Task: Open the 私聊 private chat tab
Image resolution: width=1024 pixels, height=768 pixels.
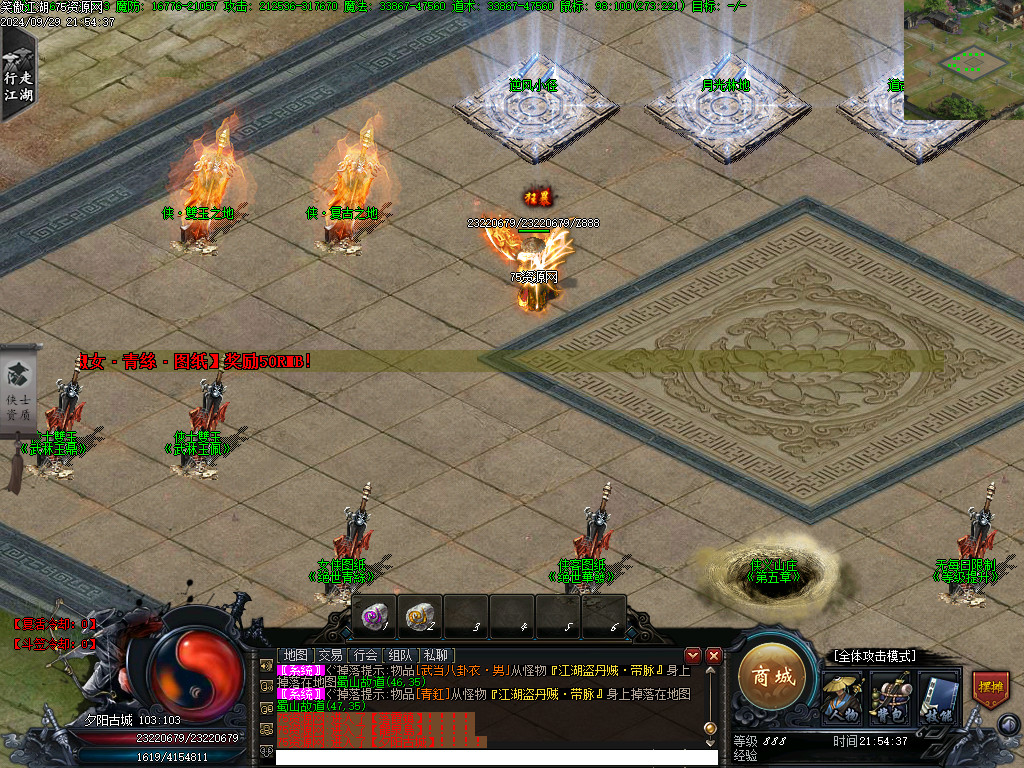Action: pos(435,655)
